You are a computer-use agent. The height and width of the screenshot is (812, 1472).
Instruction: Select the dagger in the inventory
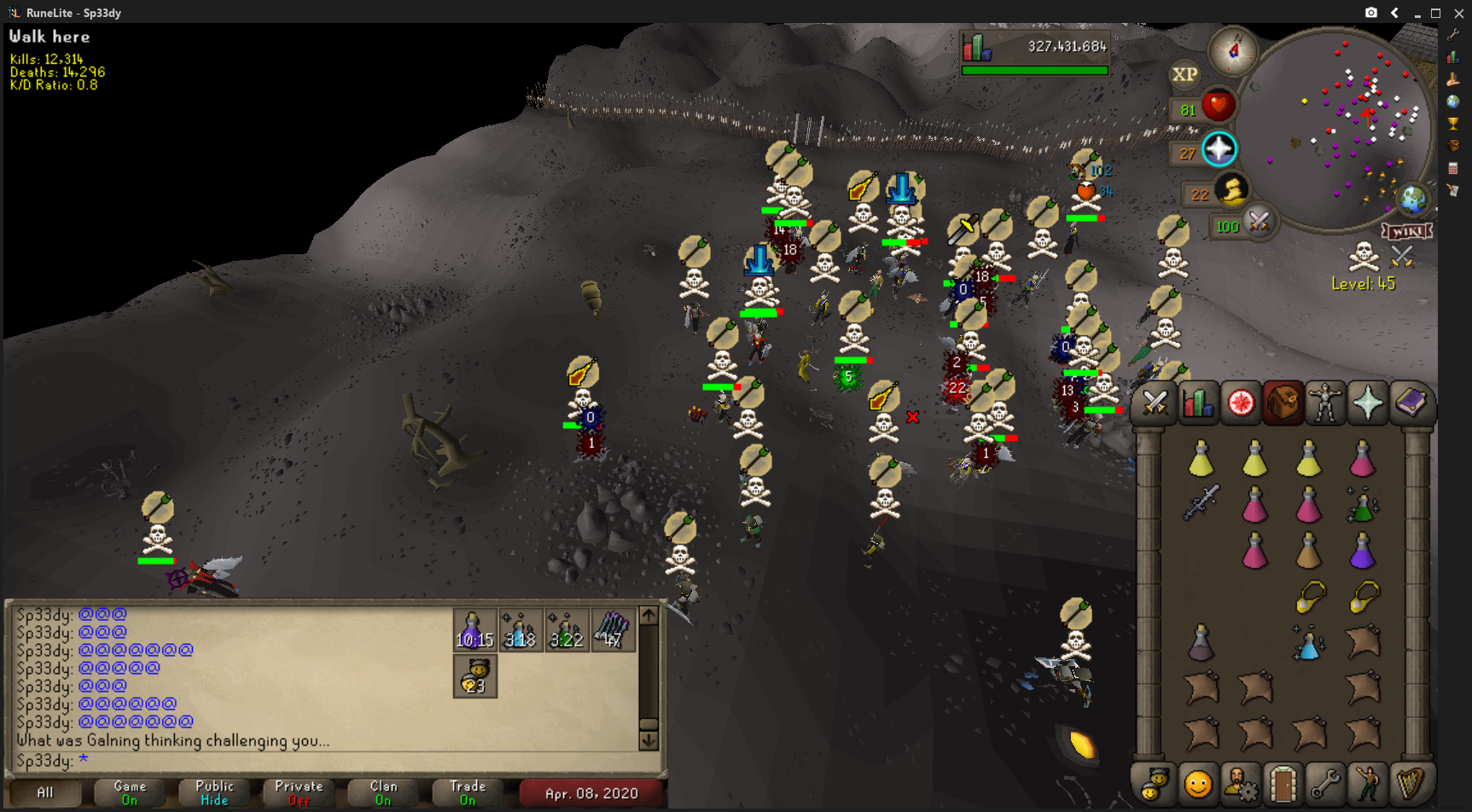[1201, 502]
